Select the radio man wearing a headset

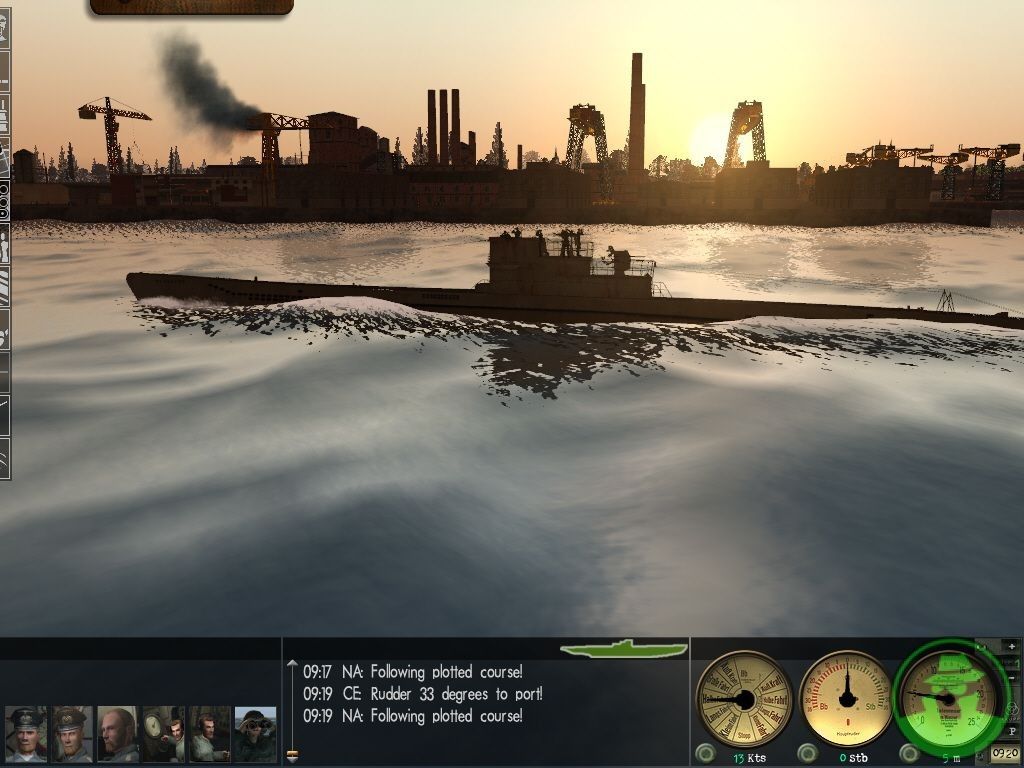(x=209, y=734)
